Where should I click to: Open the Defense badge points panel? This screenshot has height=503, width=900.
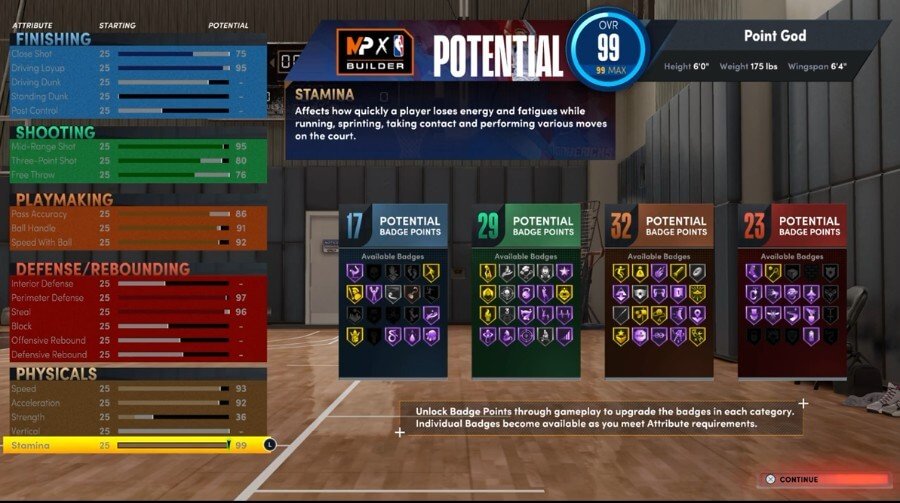791,291
